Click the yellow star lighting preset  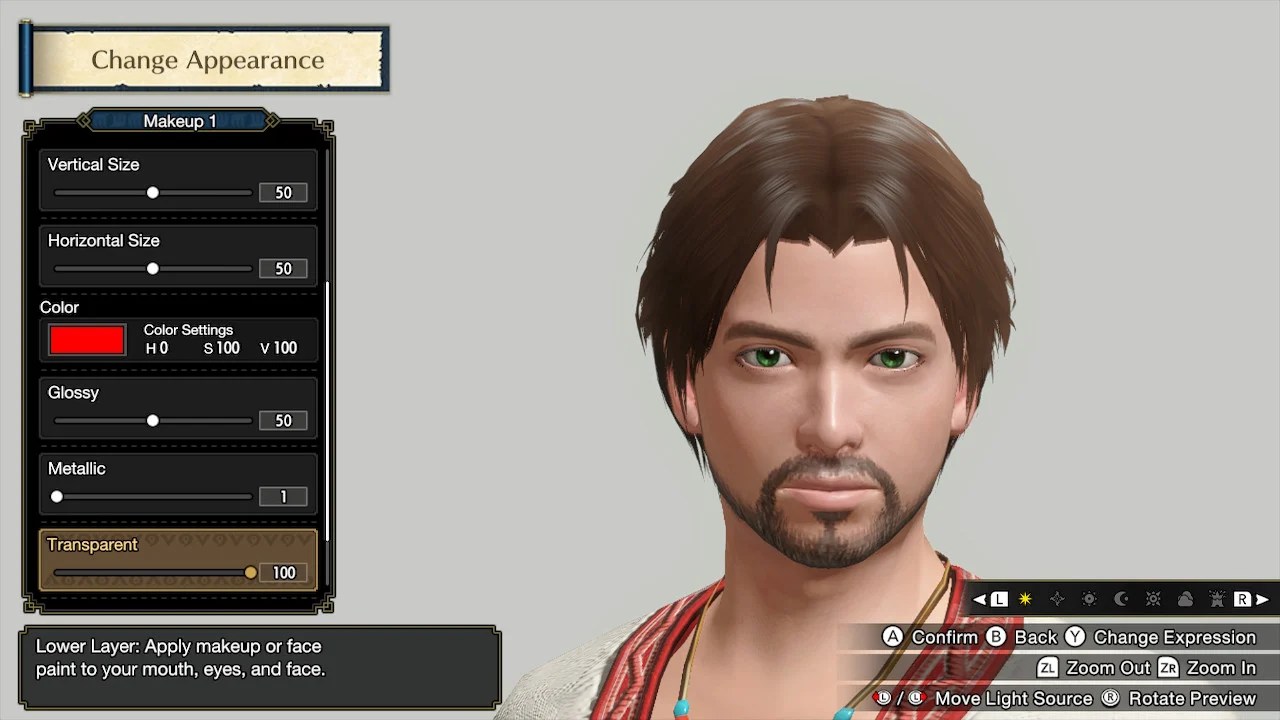pos(1025,600)
